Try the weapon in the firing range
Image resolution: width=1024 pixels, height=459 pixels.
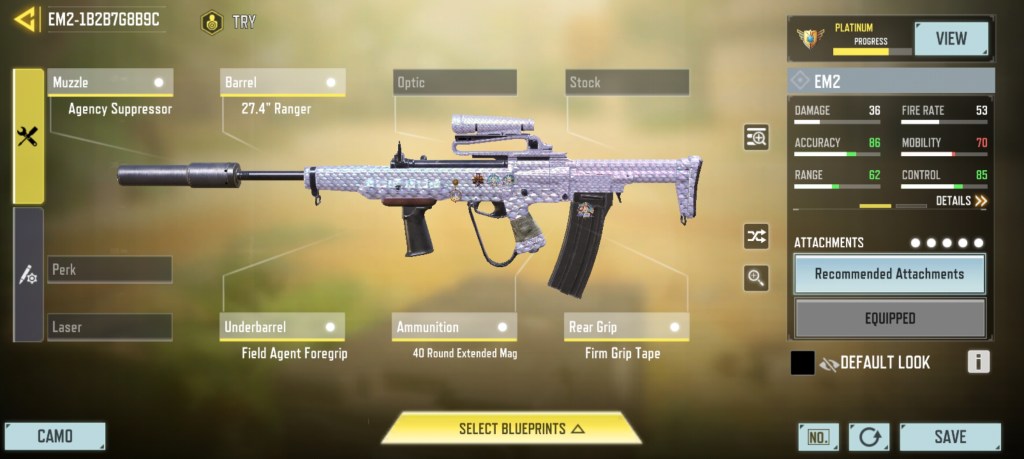tap(229, 21)
